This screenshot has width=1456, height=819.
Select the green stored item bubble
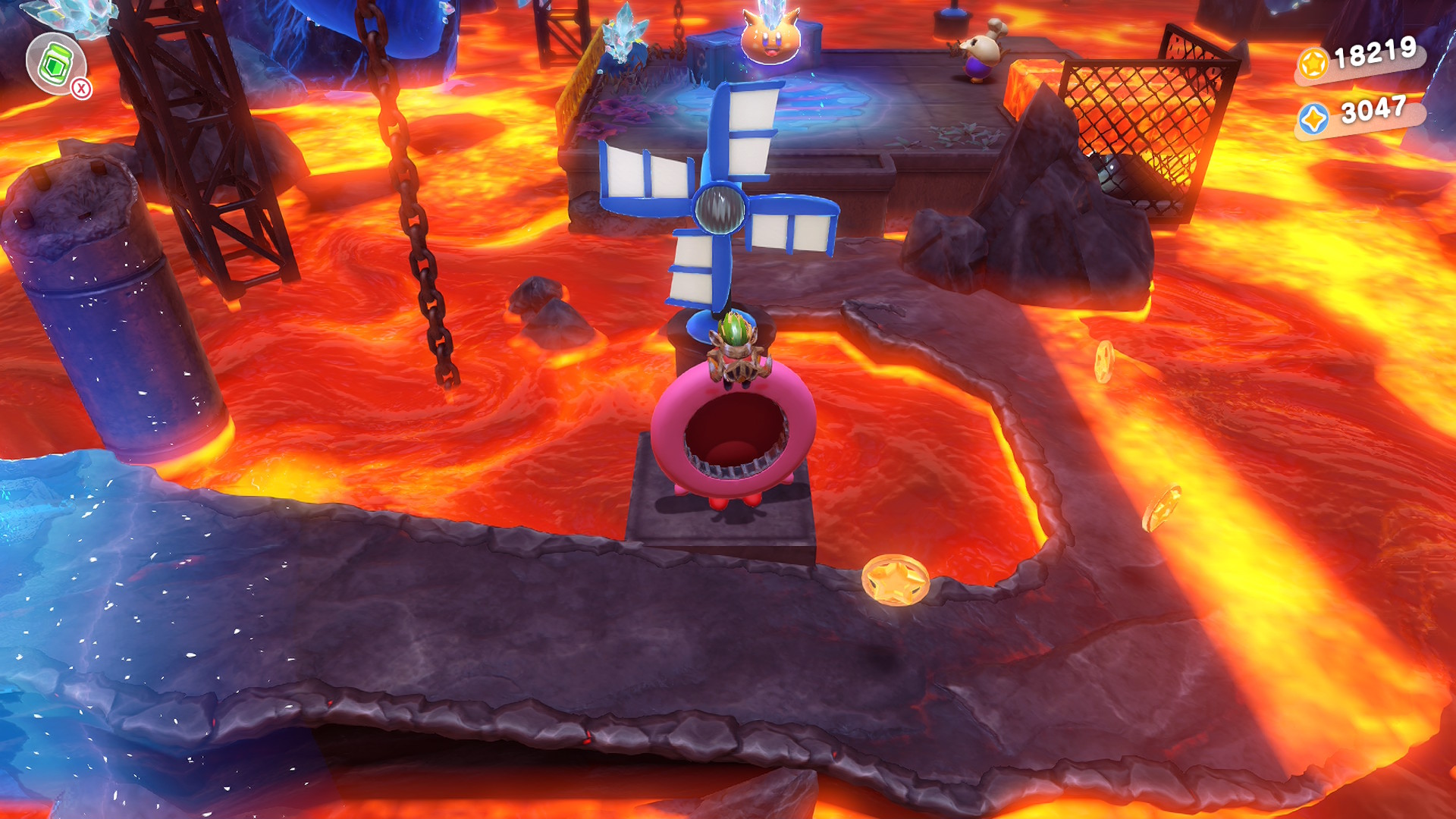55,64
